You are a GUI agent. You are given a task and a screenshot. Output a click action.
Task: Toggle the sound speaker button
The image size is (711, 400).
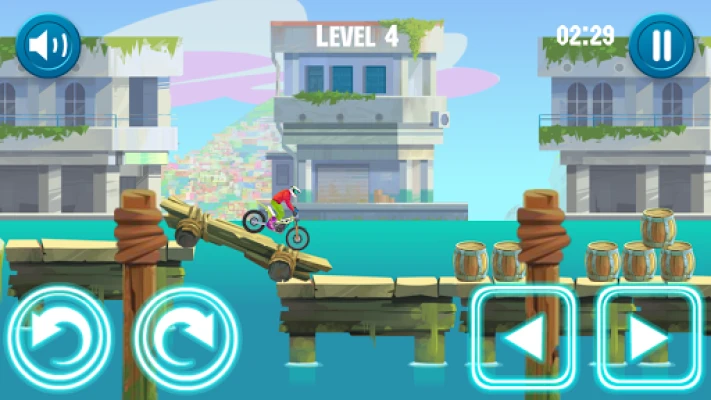tap(48, 45)
